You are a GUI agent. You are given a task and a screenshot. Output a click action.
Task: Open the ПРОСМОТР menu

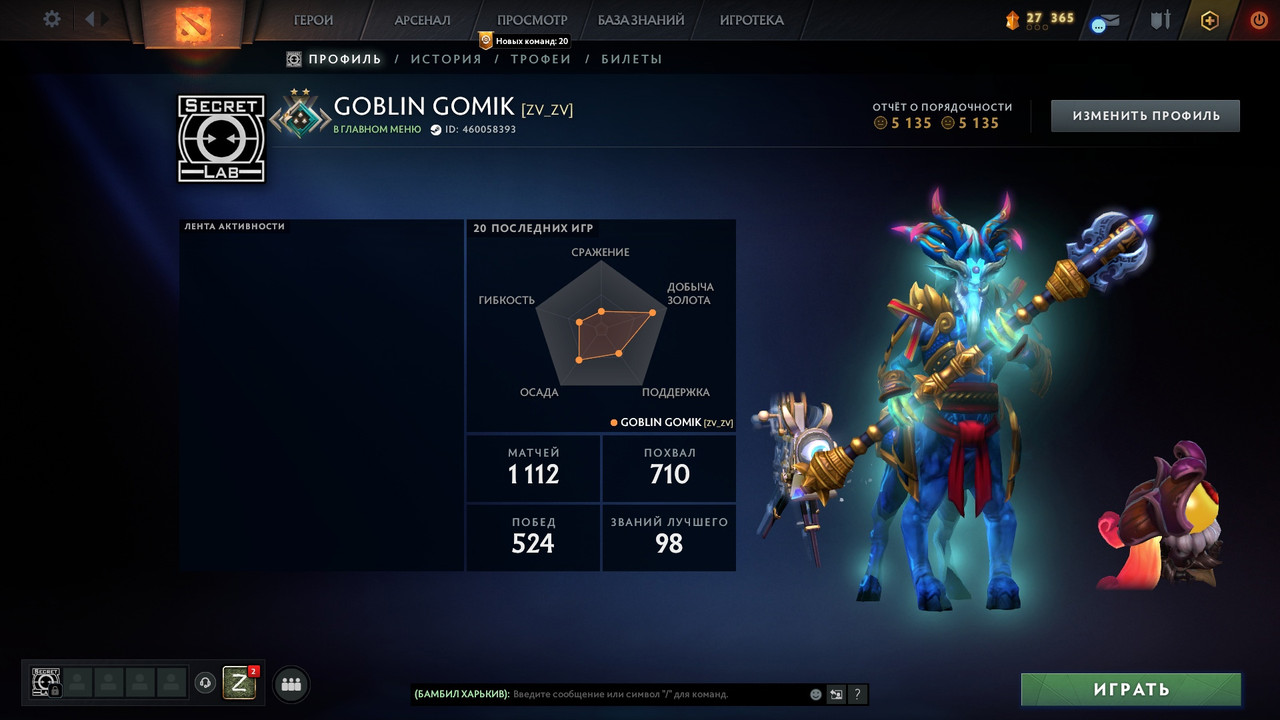[x=532, y=20]
